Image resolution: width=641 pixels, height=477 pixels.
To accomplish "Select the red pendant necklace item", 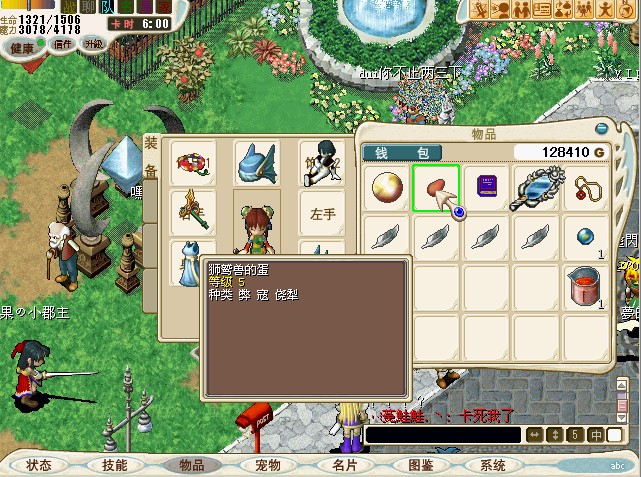I will pos(586,188).
